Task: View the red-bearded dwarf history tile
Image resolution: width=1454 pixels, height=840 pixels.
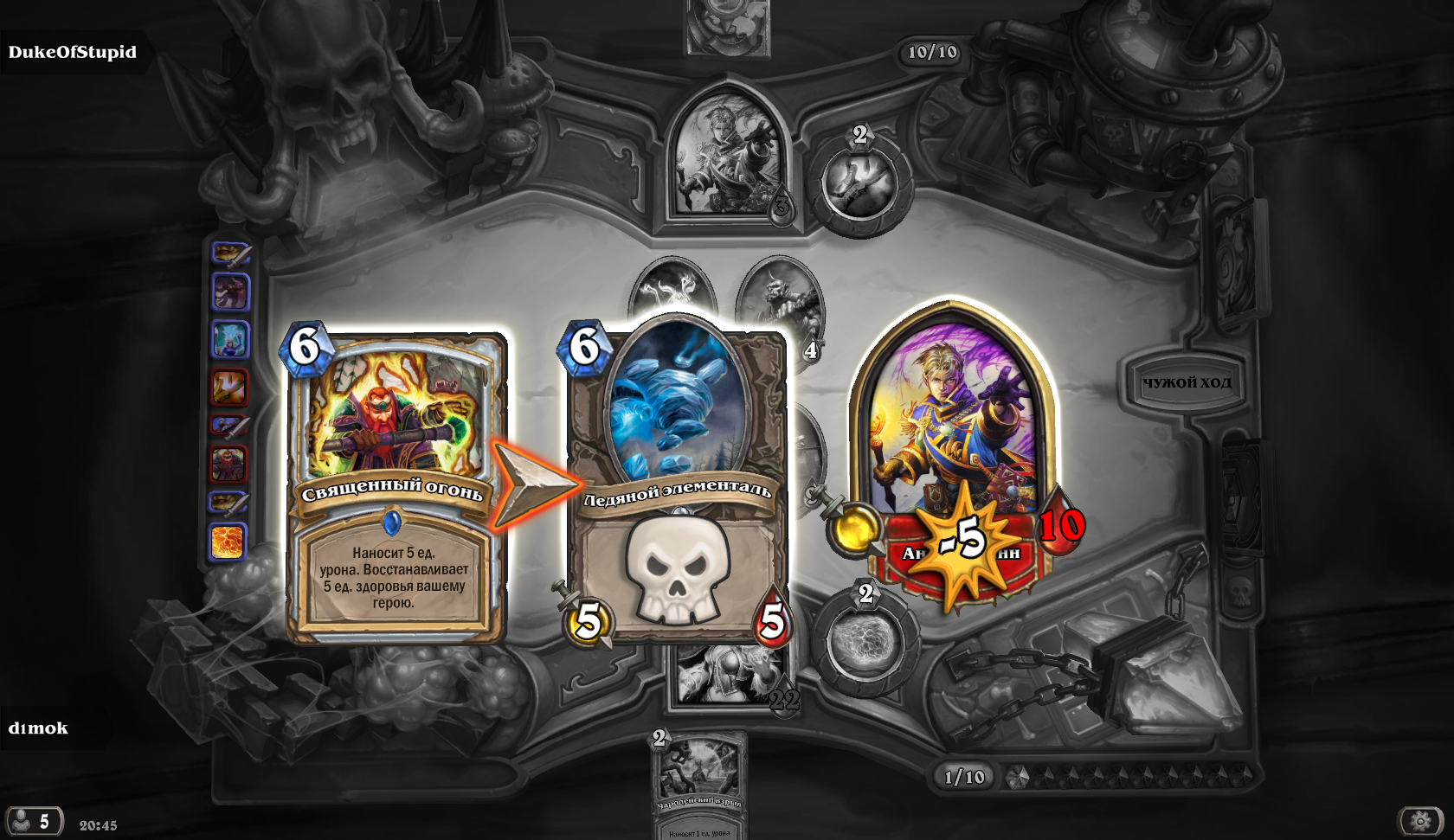Action: pos(229,464)
